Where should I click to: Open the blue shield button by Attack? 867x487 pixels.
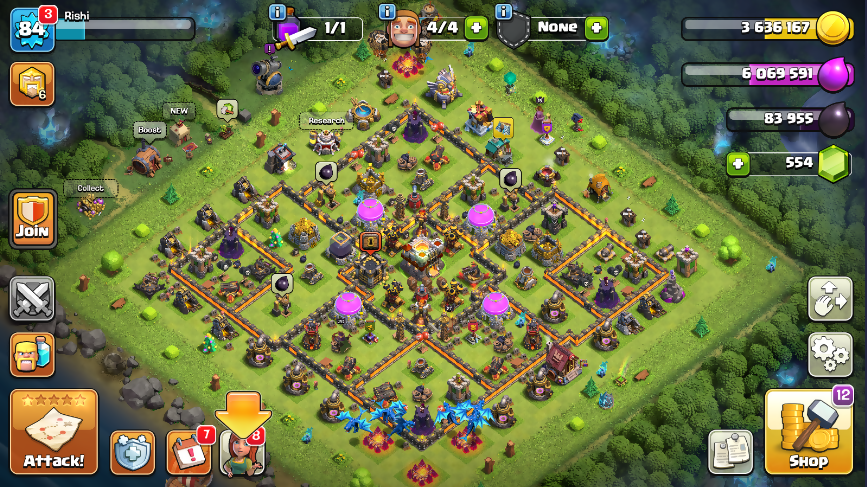pyautogui.click(x=132, y=452)
